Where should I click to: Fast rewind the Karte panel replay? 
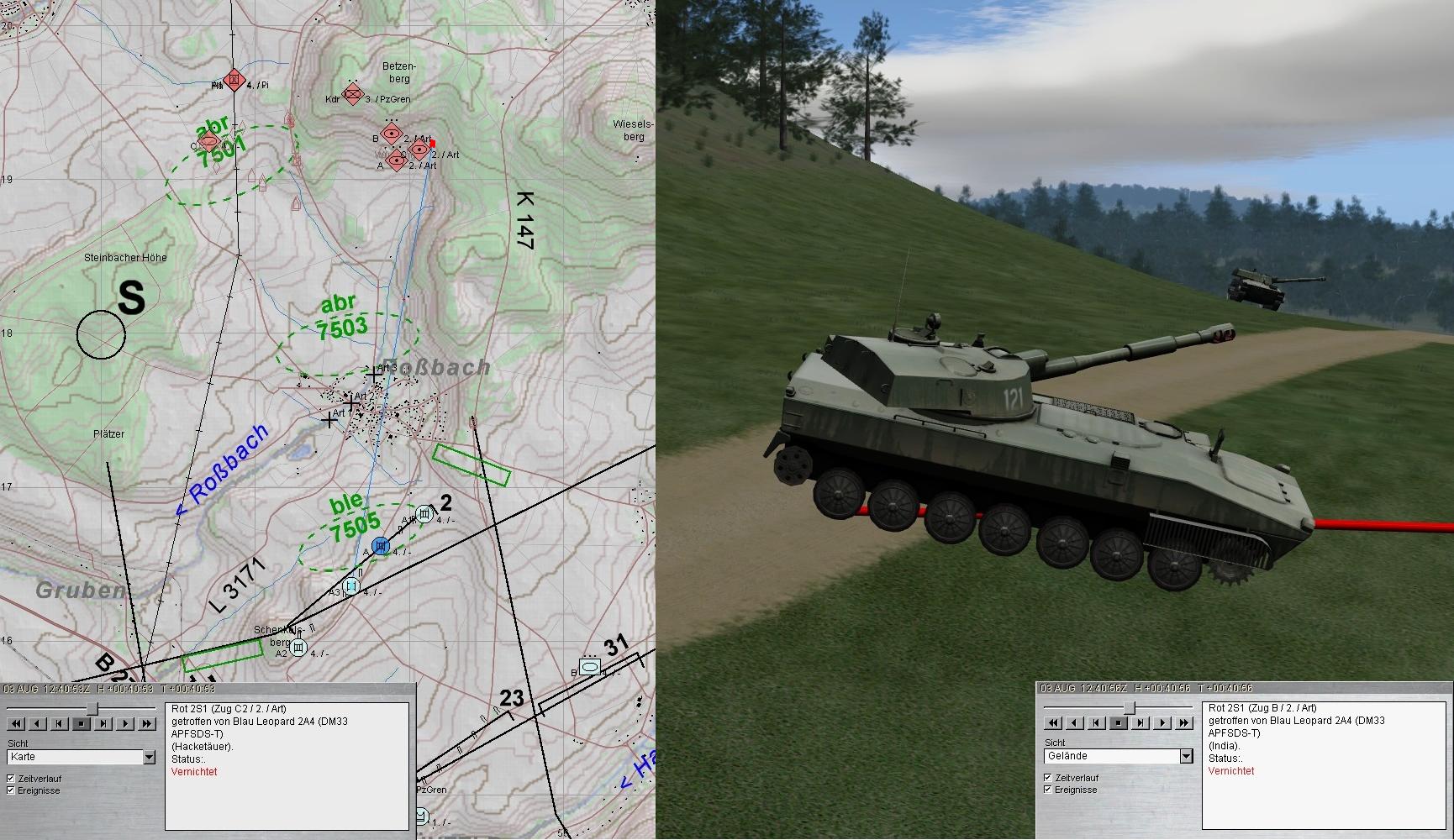pos(16,723)
